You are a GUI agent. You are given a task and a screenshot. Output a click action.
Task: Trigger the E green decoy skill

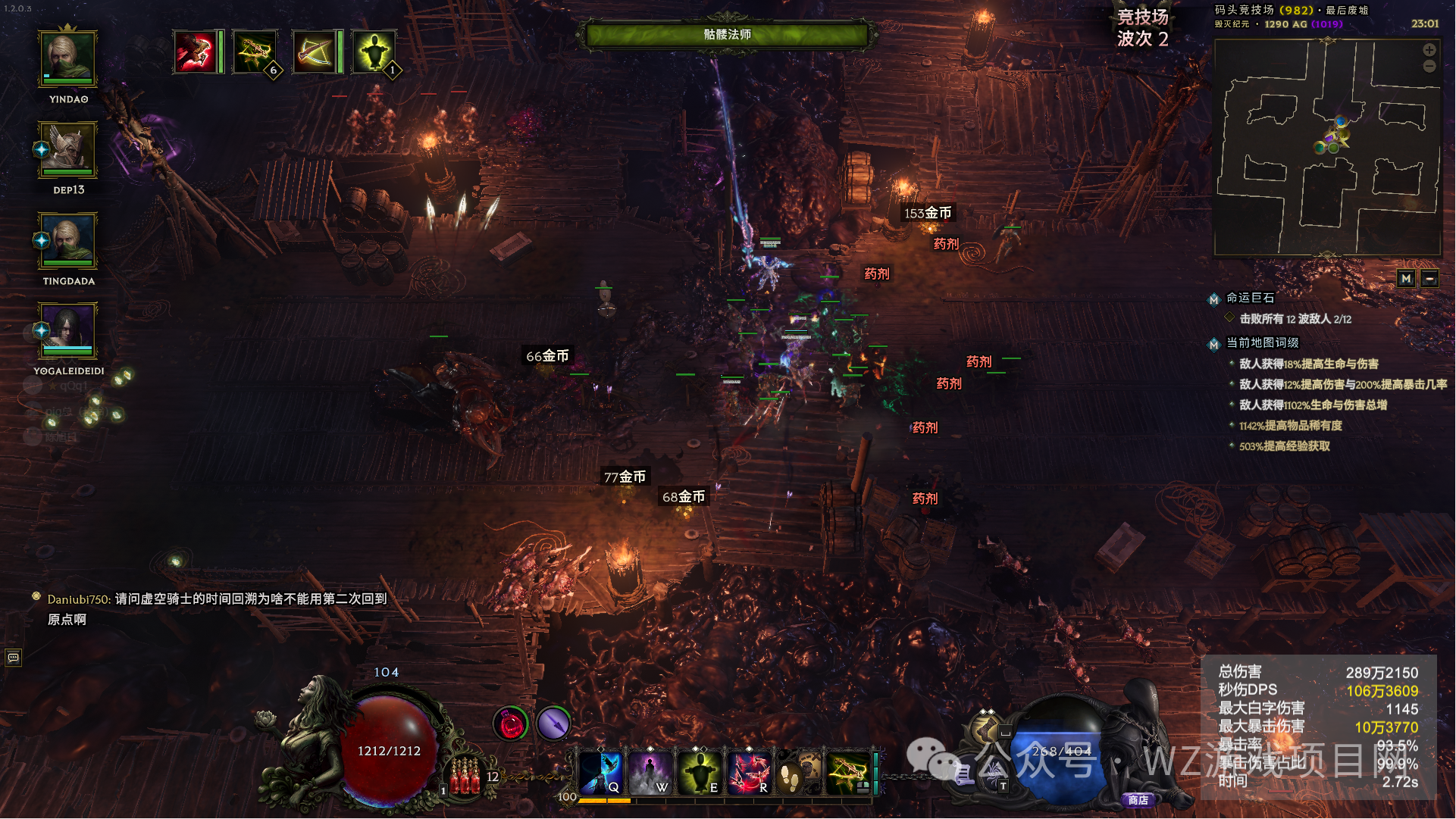coord(700,772)
